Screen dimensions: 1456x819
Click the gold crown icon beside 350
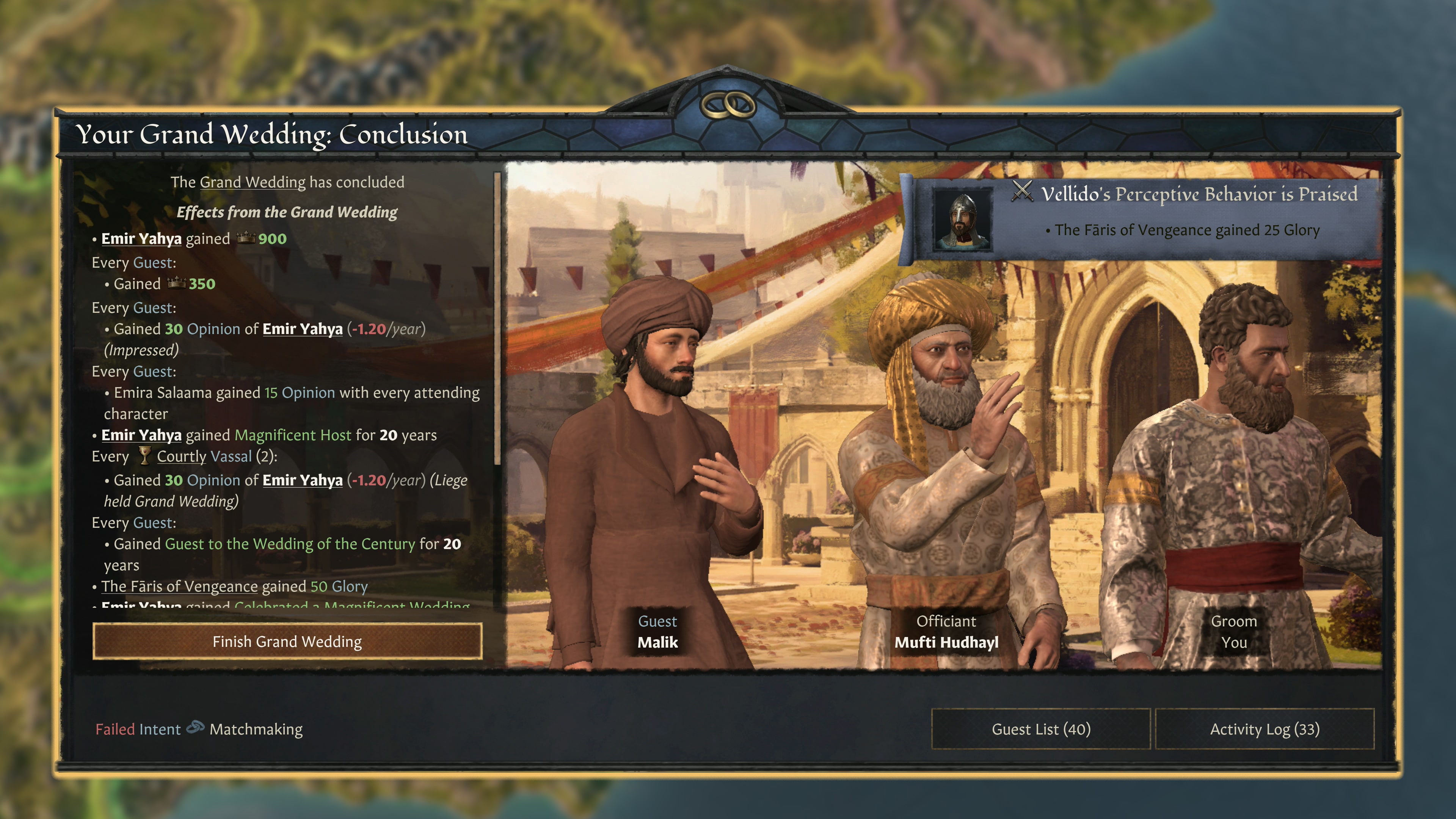tap(177, 284)
